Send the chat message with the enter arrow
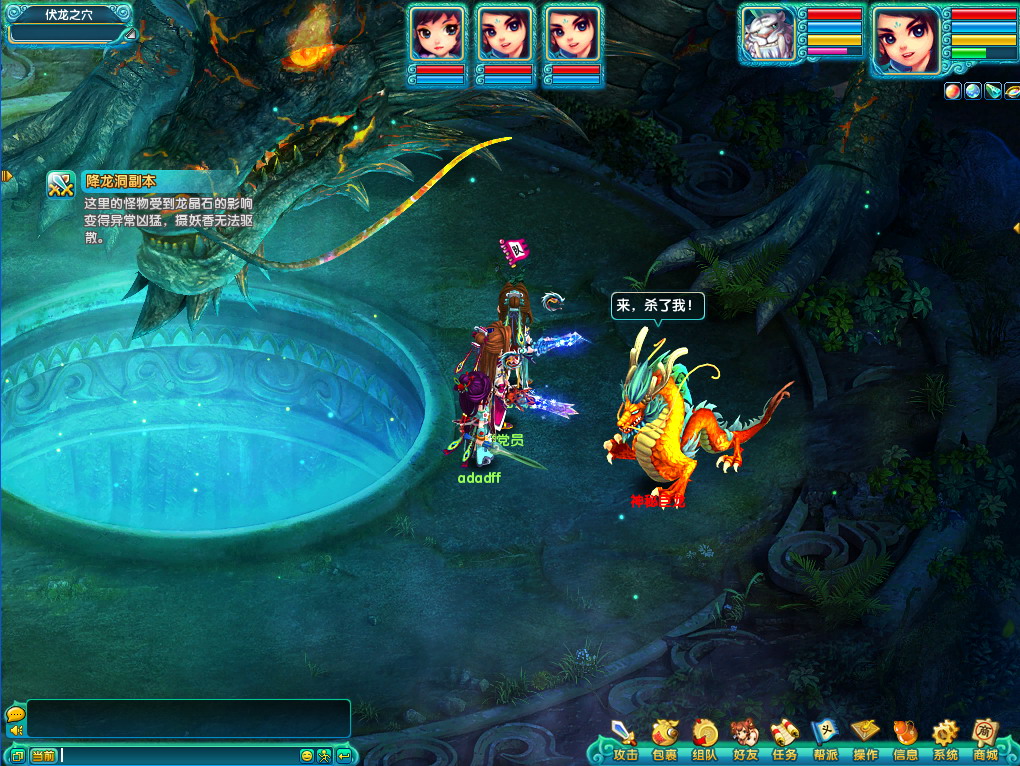1020x766 pixels. pos(343,756)
